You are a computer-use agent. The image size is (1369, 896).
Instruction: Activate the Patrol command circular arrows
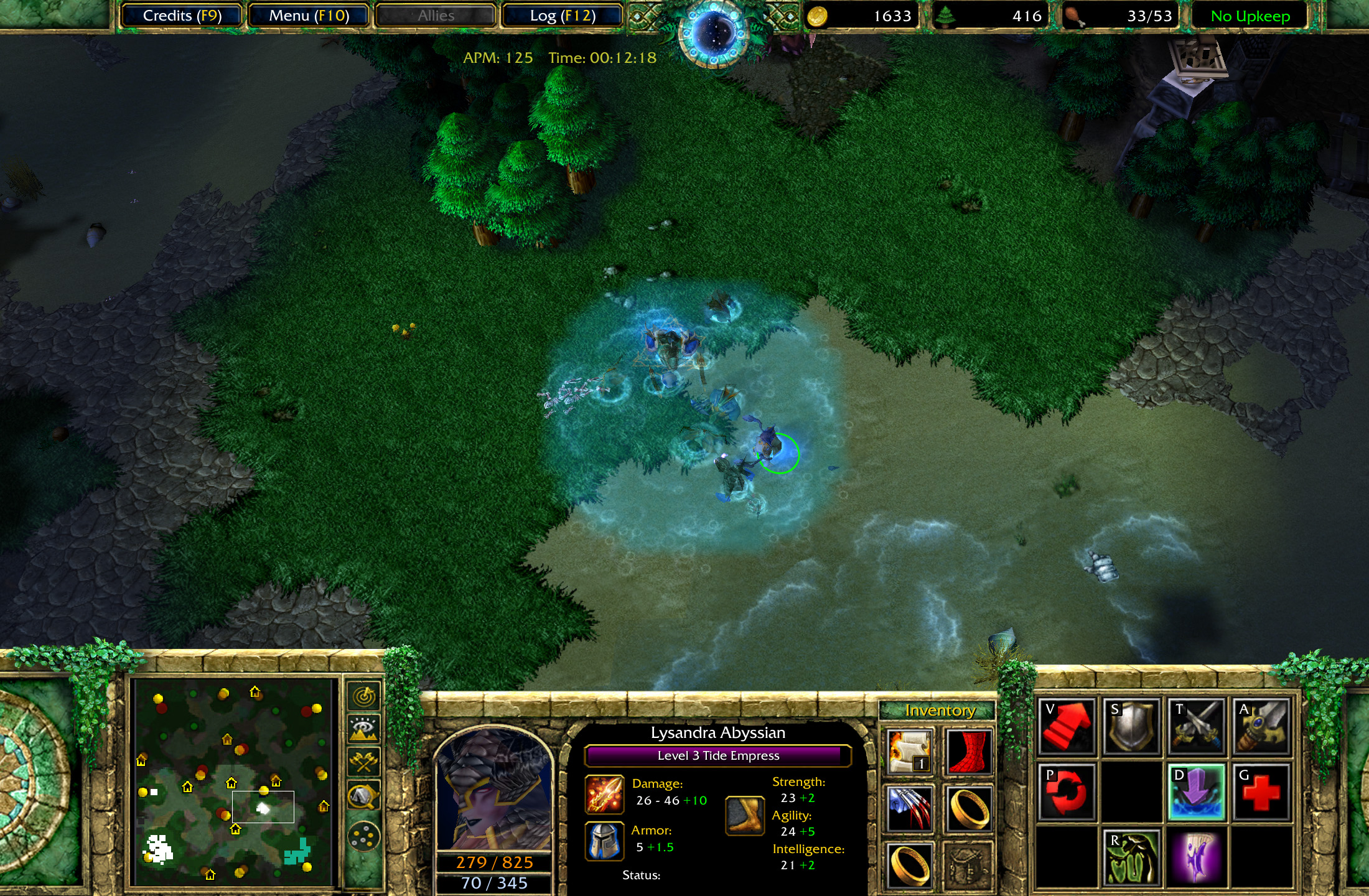(x=1067, y=791)
